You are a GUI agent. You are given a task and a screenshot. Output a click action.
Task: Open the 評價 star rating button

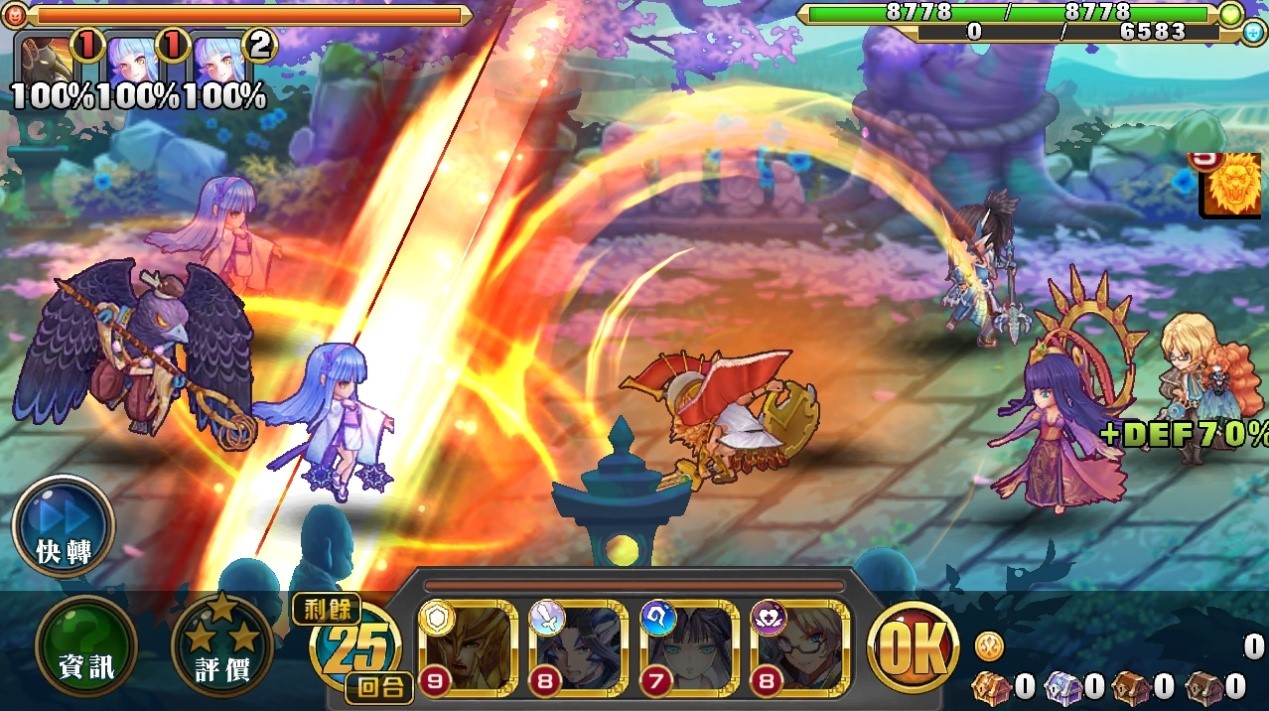point(221,647)
